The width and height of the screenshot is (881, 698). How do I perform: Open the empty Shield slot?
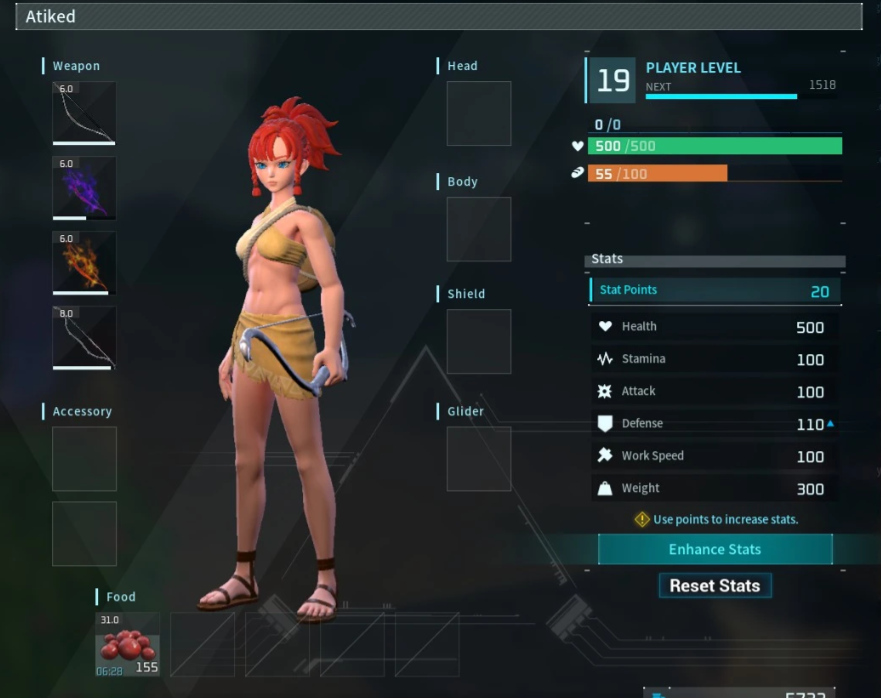click(478, 342)
